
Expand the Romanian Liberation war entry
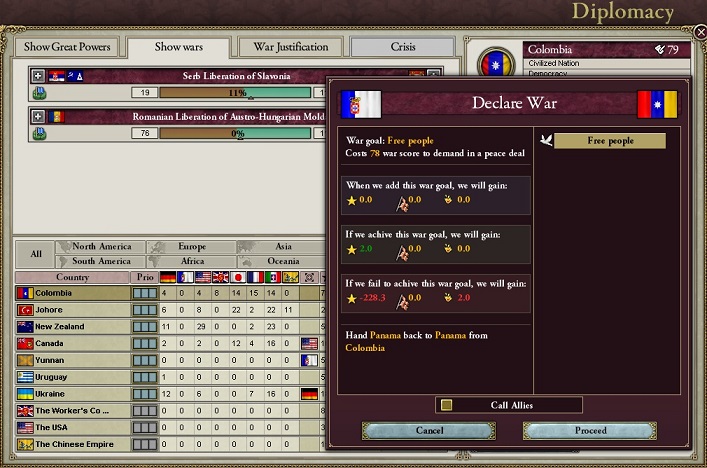click(38, 116)
